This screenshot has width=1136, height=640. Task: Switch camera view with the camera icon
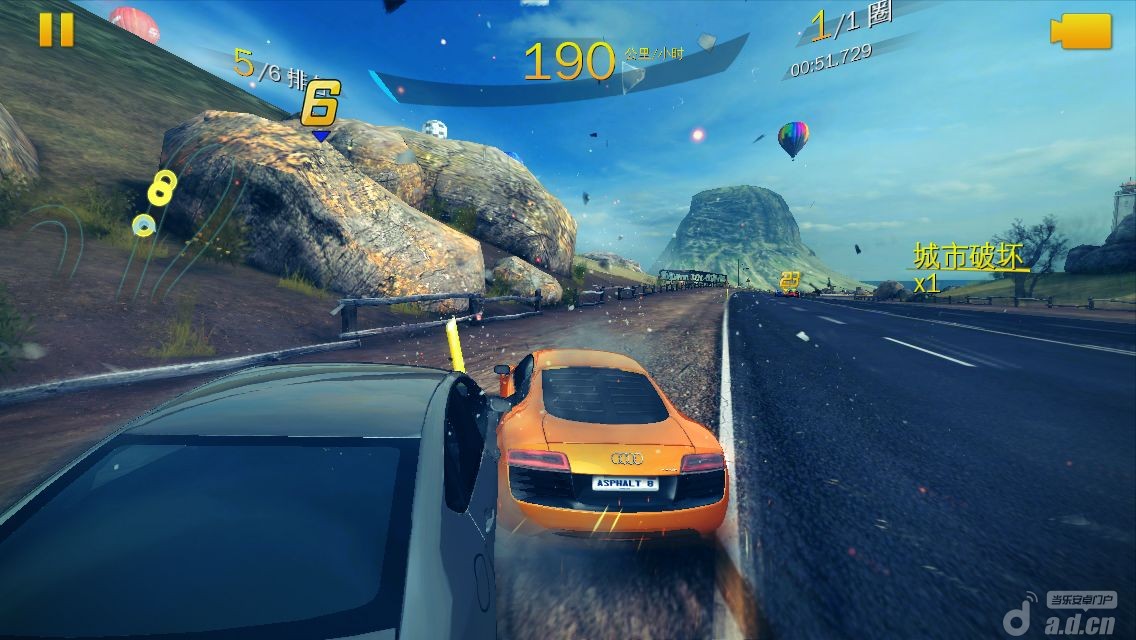point(1081,31)
